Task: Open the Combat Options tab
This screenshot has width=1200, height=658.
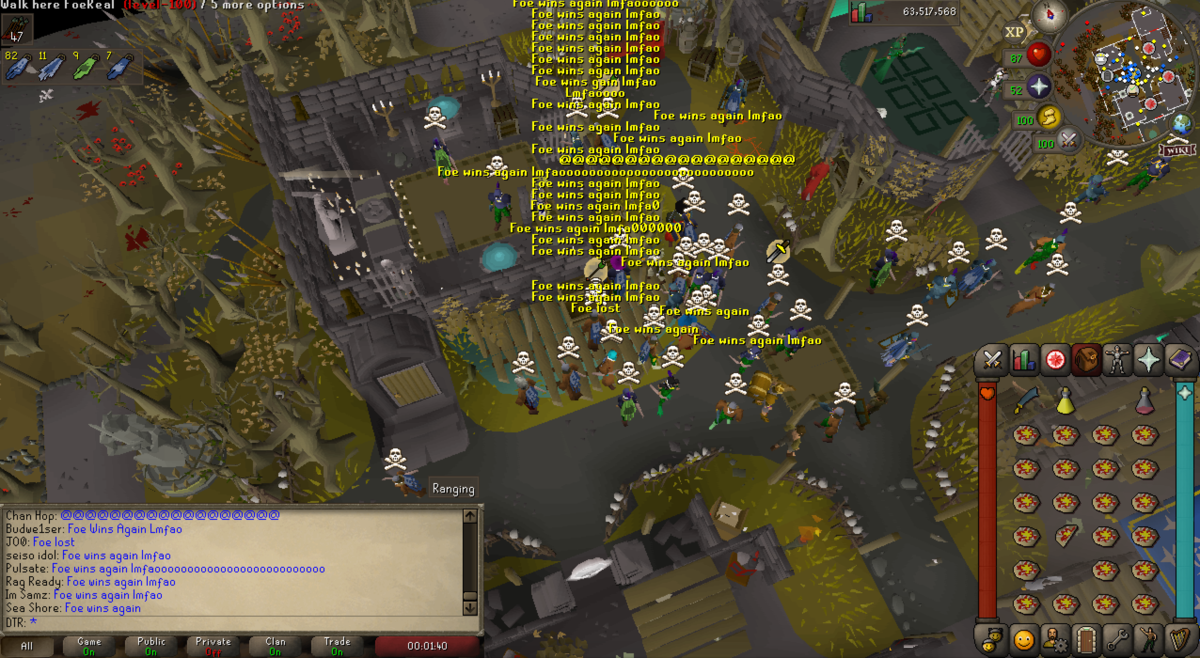Action: [993, 358]
